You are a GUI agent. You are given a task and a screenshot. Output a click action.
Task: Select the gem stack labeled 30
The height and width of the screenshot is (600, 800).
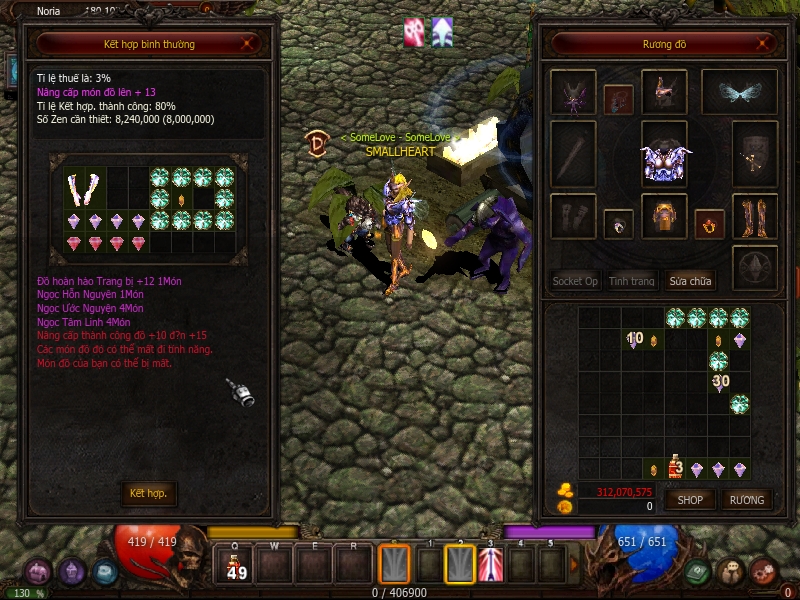click(x=720, y=382)
